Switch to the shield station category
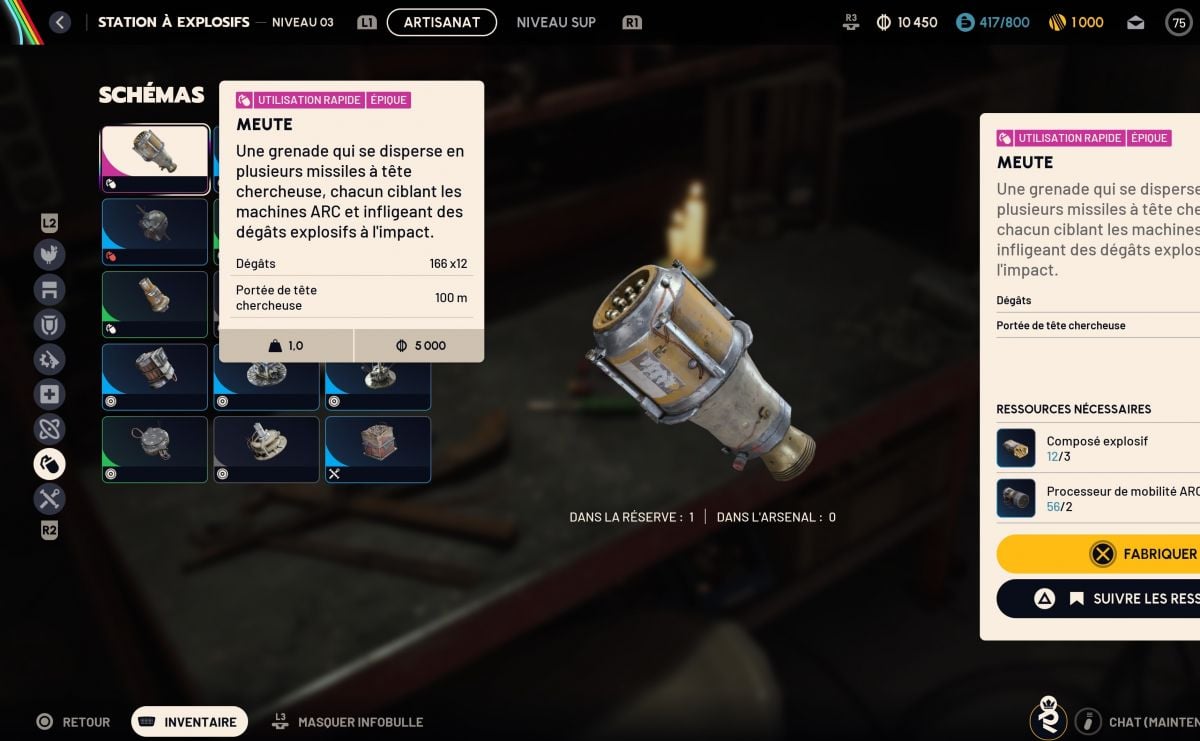Screen dimensions: 1200x741 (49, 324)
